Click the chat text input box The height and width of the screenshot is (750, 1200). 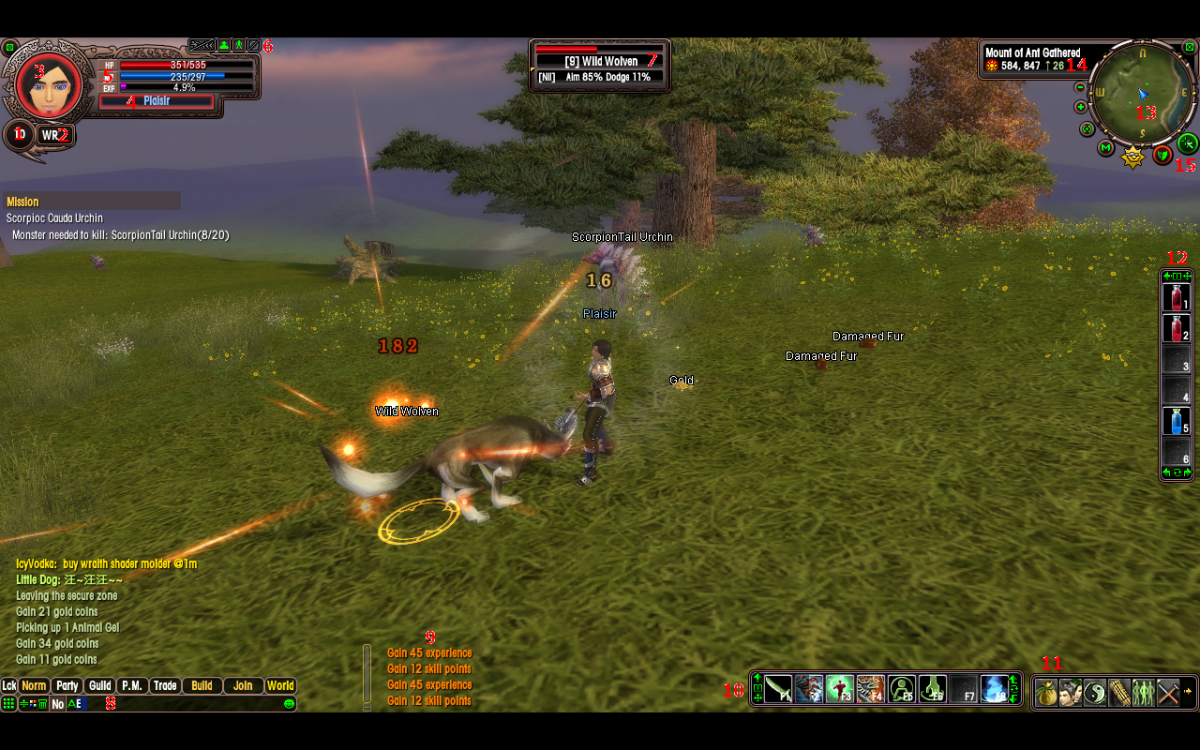(x=180, y=704)
